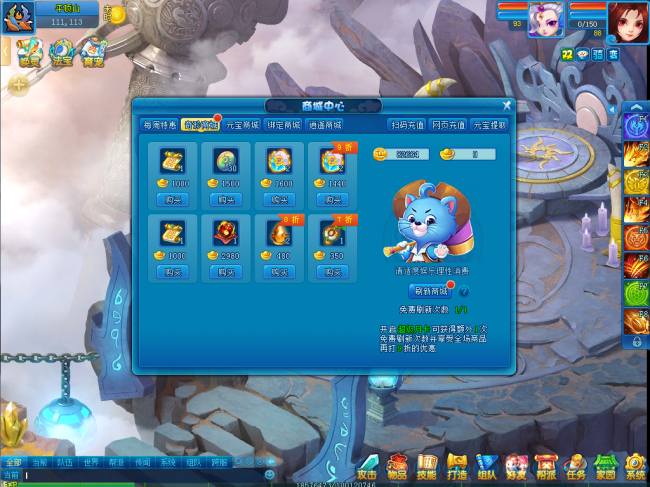650x487 pixels.
Task: Choose 网页充值 web recharge
Action: click(448, 125)
